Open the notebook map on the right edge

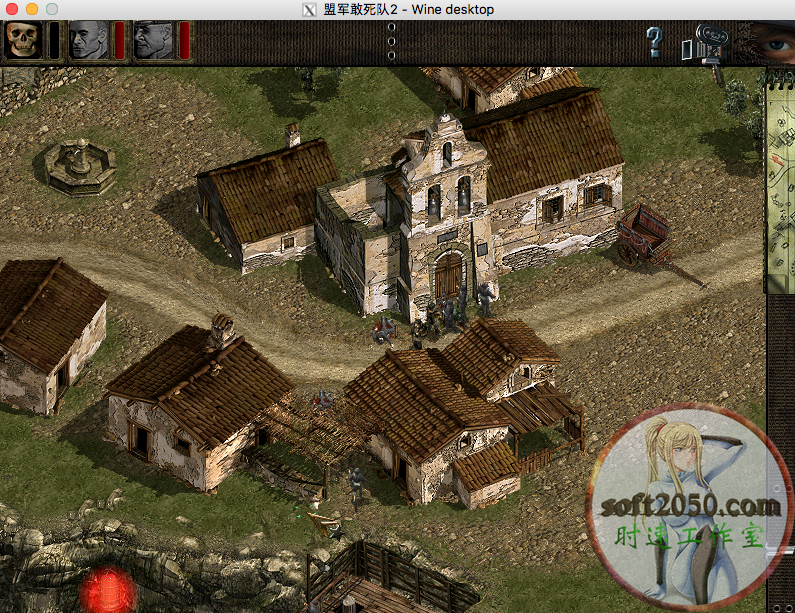click(x=780, y=180)
